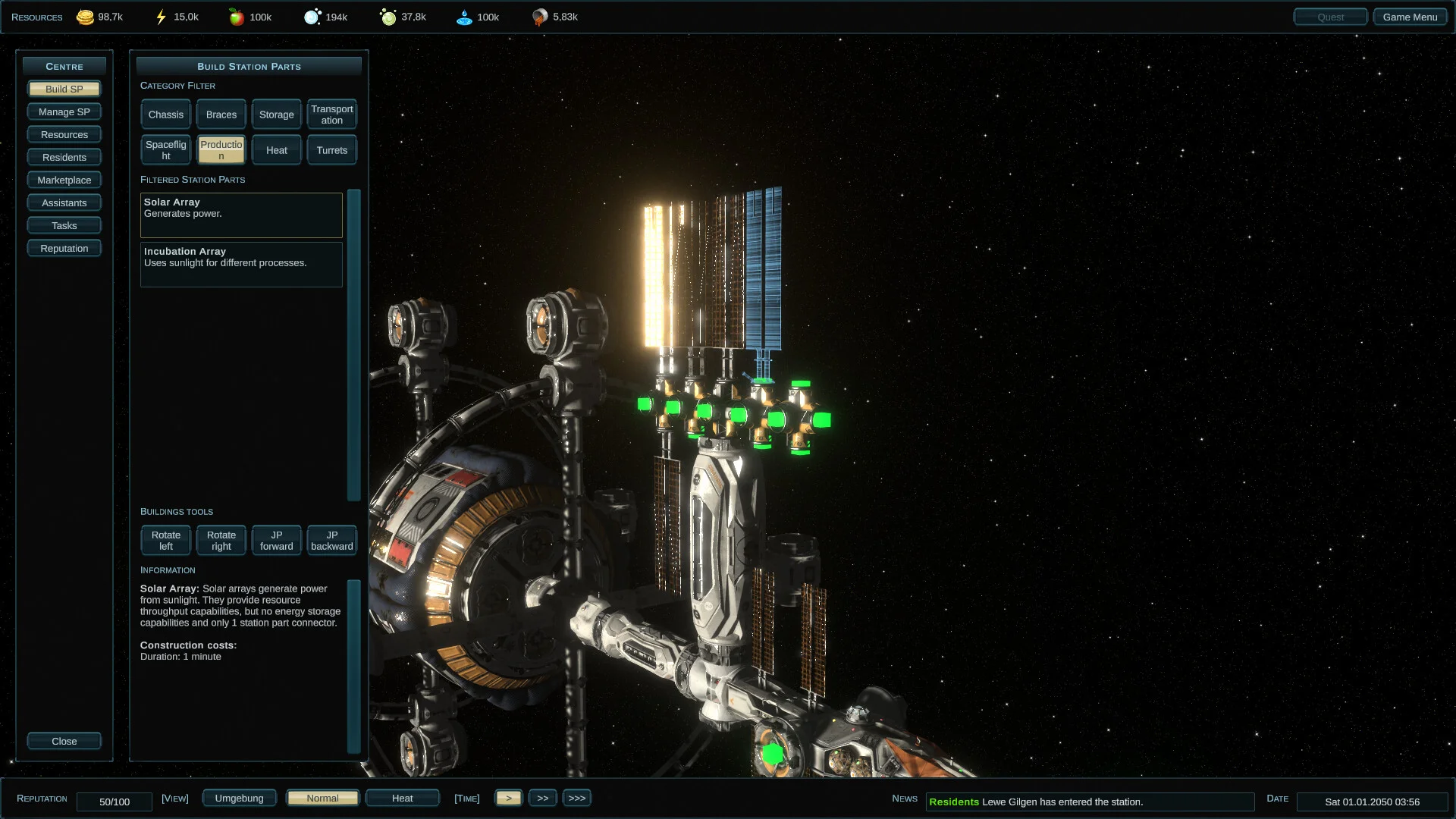Select the Storage category filter
1456x819 pixels.
[276, 115]
